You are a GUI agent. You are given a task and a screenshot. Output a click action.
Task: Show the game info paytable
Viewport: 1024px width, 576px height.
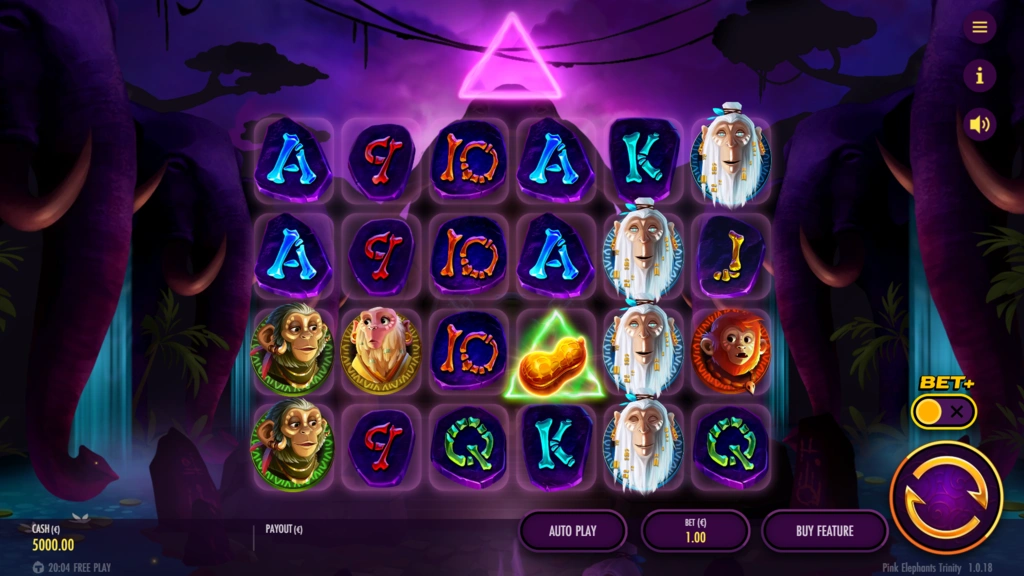(979, 75)
